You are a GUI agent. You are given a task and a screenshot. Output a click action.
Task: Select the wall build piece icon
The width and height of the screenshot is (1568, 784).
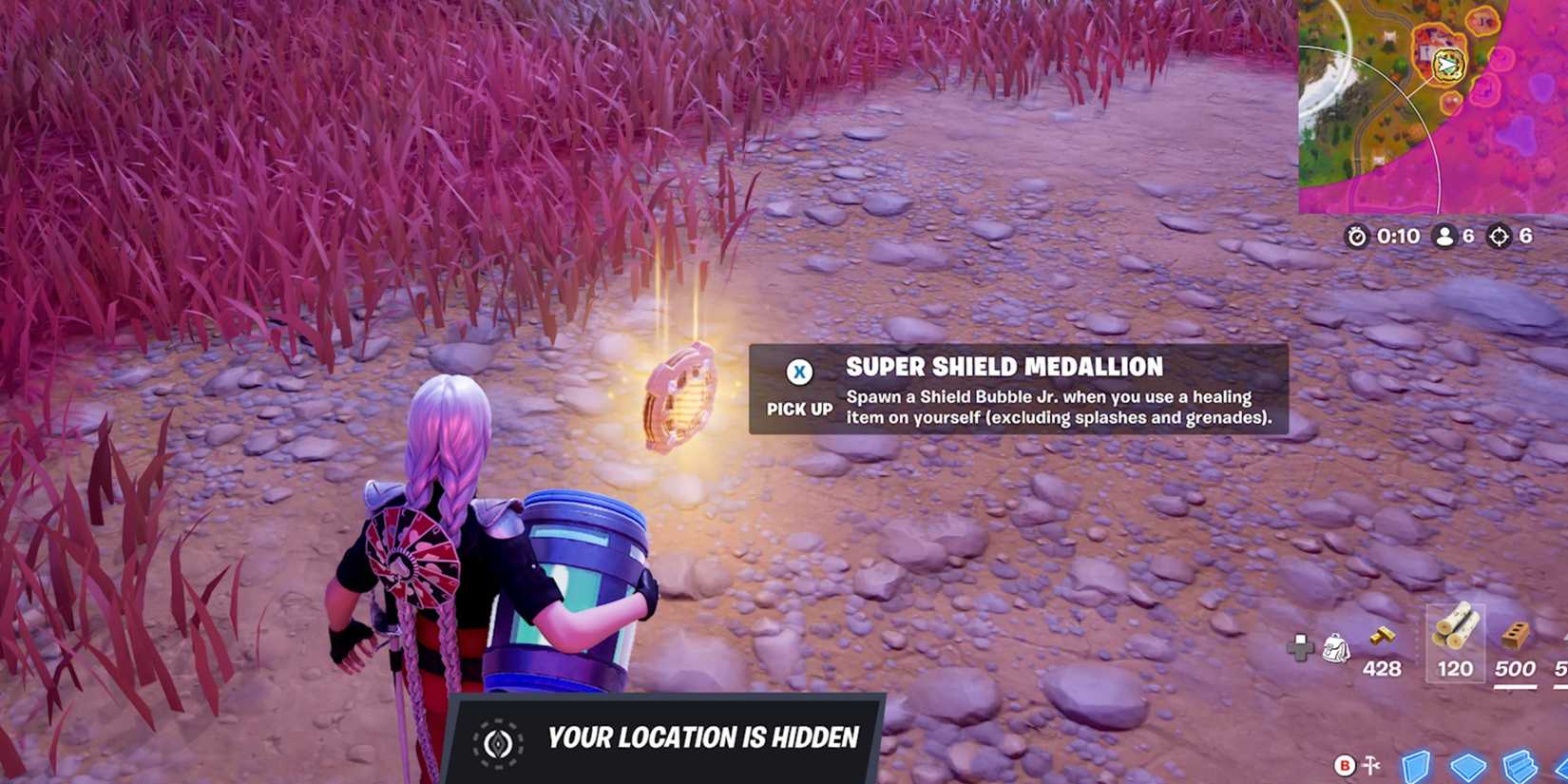[1415, 765]
